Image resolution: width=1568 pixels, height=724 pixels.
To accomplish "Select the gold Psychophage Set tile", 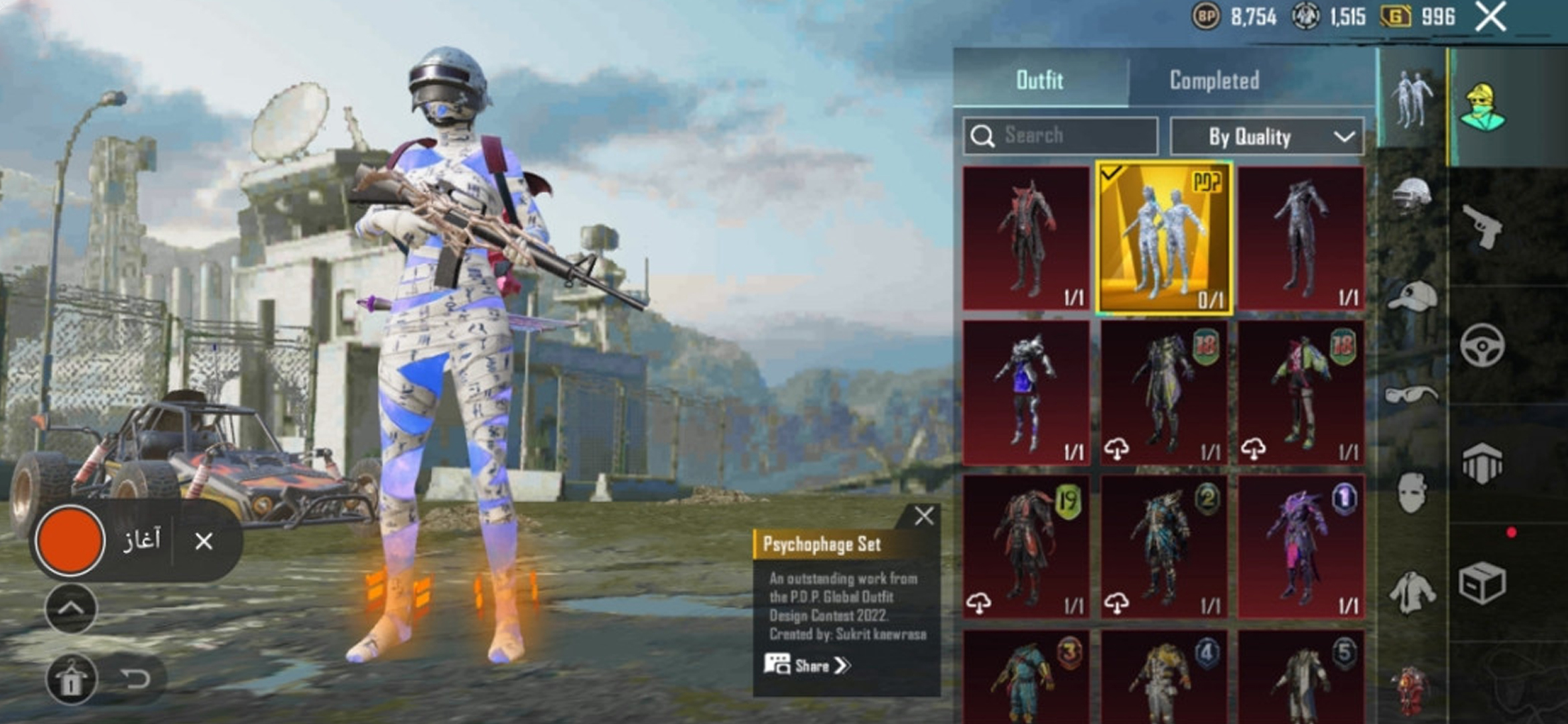I will click(1164, 238).
